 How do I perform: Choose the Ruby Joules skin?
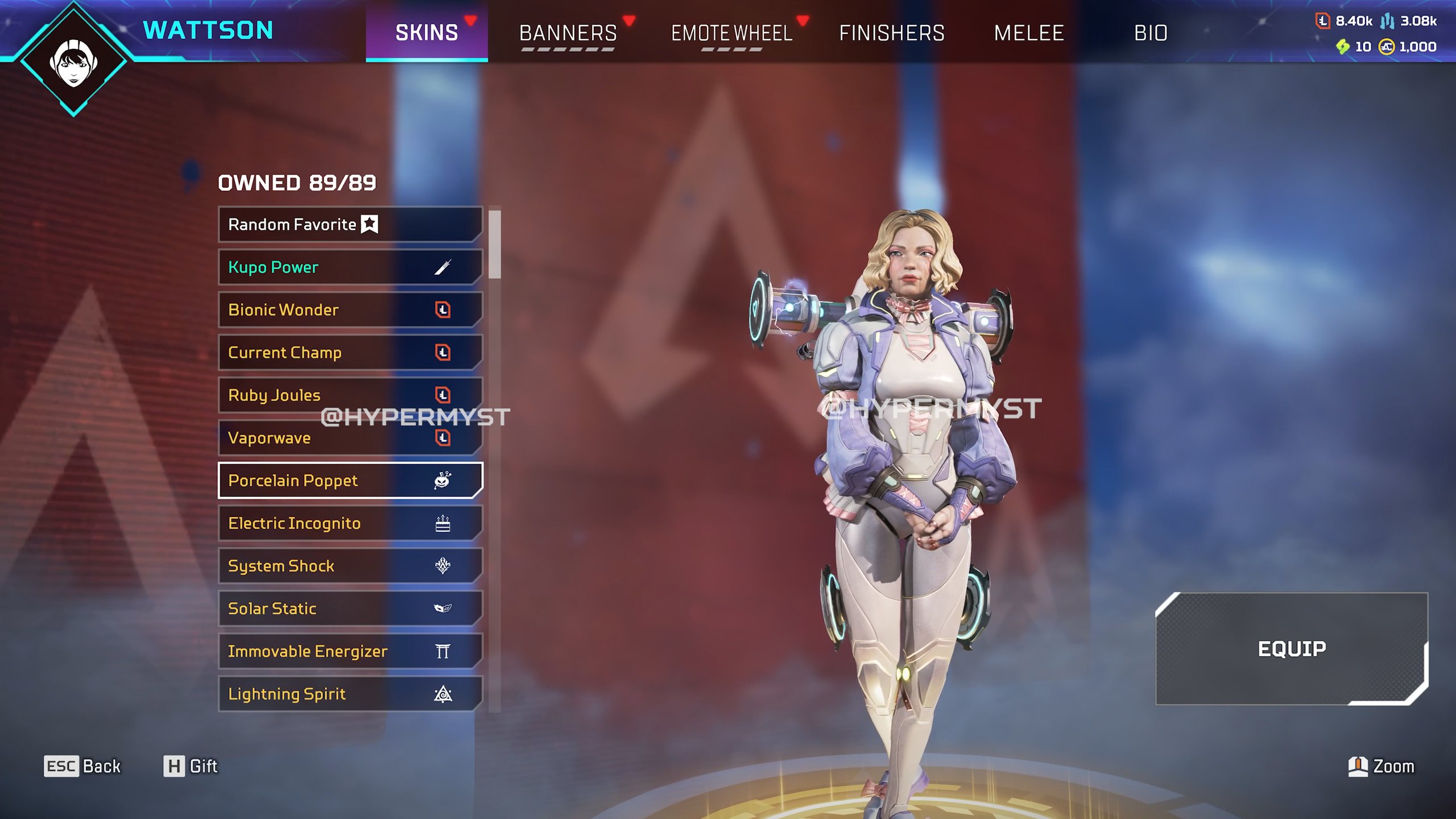[x=350, y=395]
